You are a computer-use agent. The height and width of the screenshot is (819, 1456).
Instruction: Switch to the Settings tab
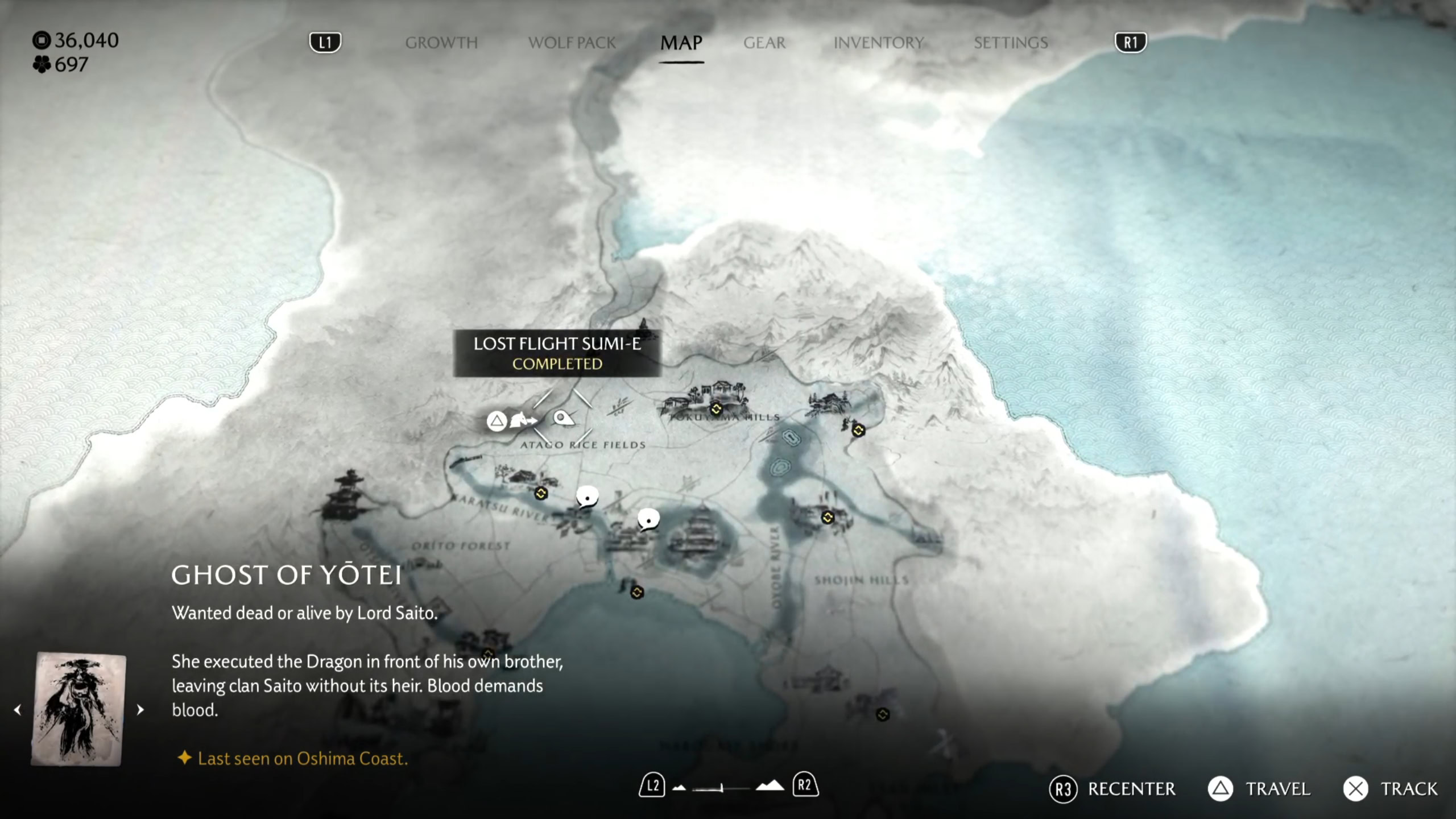point(1011,43)
